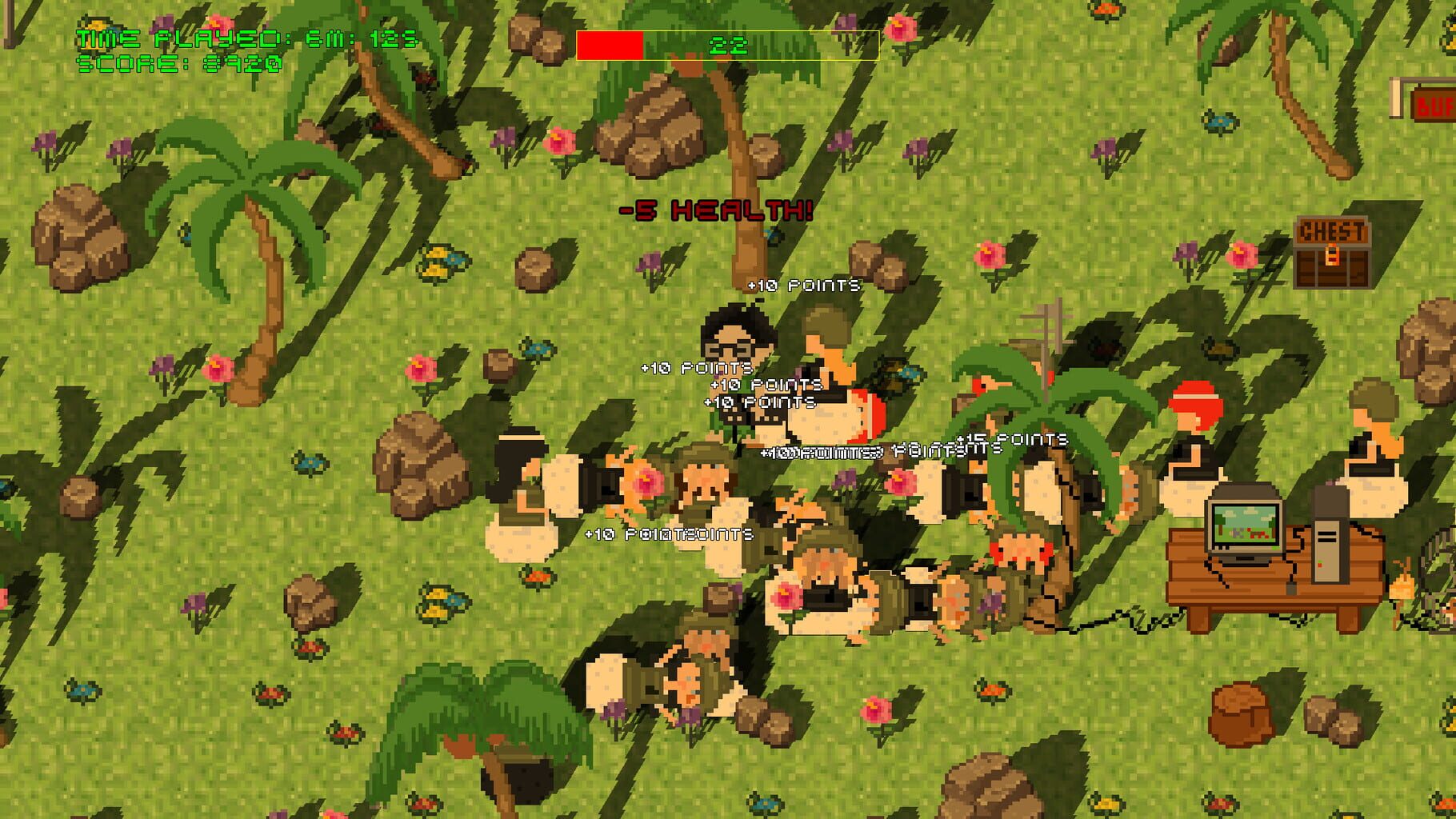Click the -5 HEALTH! warning message
Image resolution: width=1456 pixels, height=819 pixels.
[x=714, y=210]
